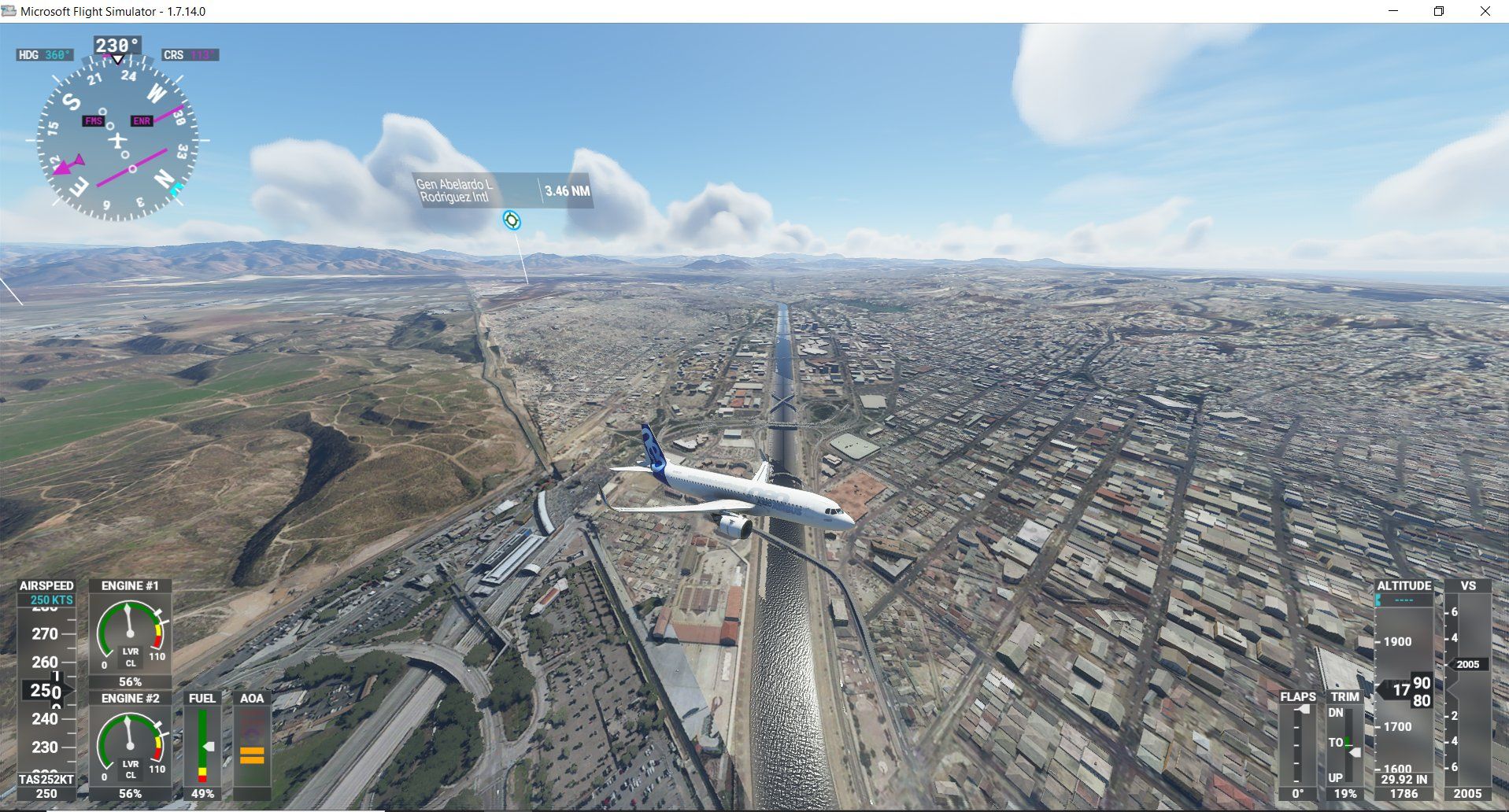Viewport: 1509px width, 812px height.
Task: Click the Gen Abelardo L Rodriguez Intl waypoint marker
Action: (x=513, y=221)
